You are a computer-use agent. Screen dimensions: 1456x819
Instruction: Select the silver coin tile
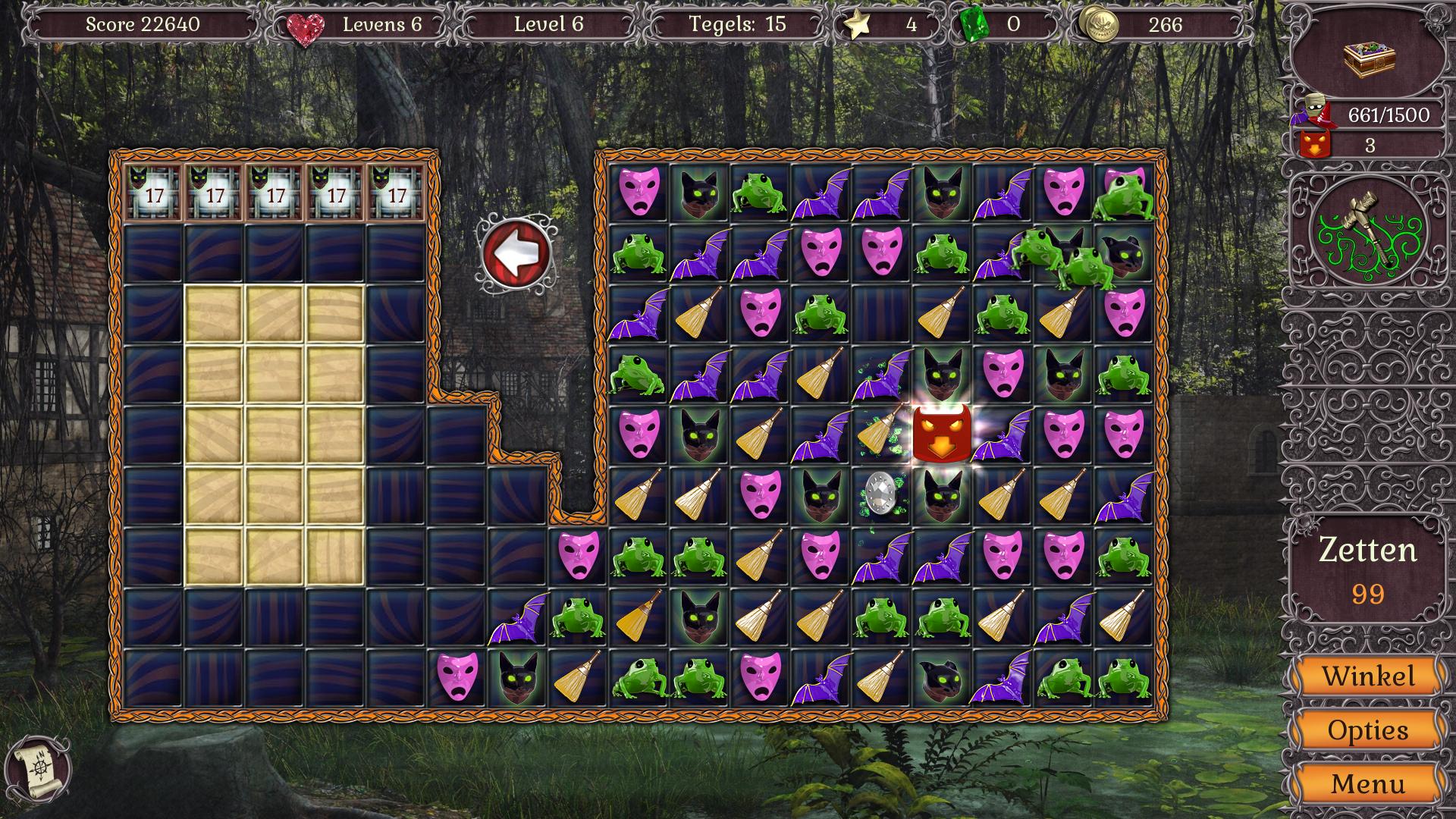click(x=880, y=496)
